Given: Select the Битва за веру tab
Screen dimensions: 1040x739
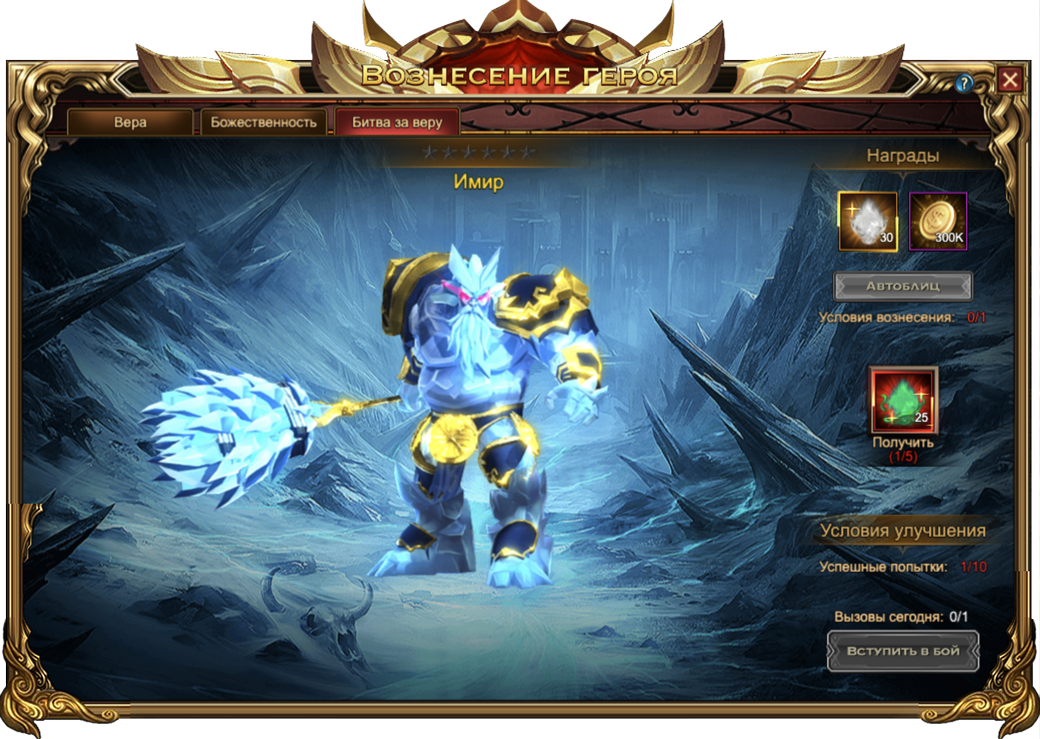Looking at the screenshot, I should (397, 123).
